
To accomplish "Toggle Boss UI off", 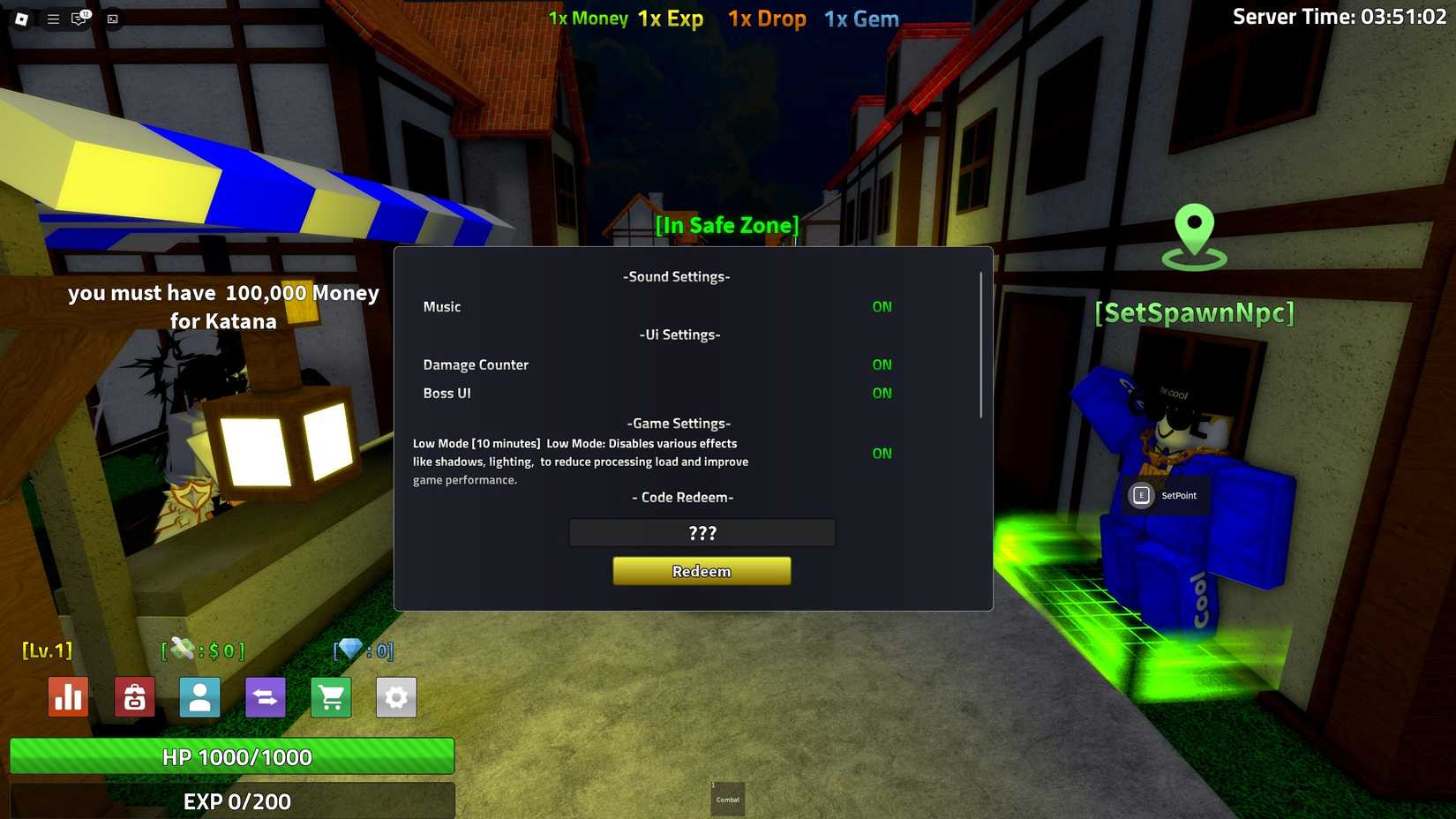I will 882,393.
